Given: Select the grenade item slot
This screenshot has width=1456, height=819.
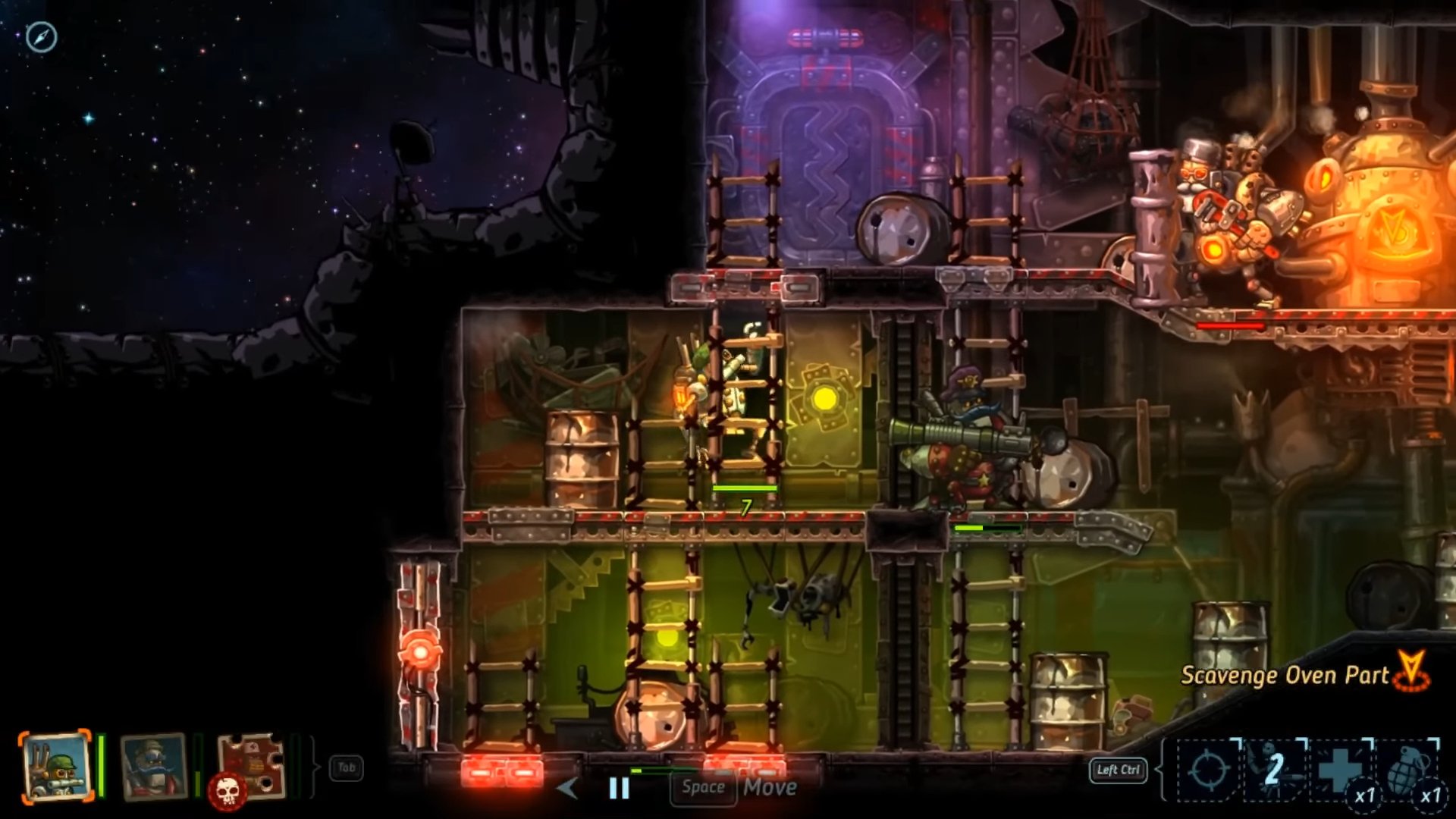Looking at the screenshot, I should tap(1407, 770).
